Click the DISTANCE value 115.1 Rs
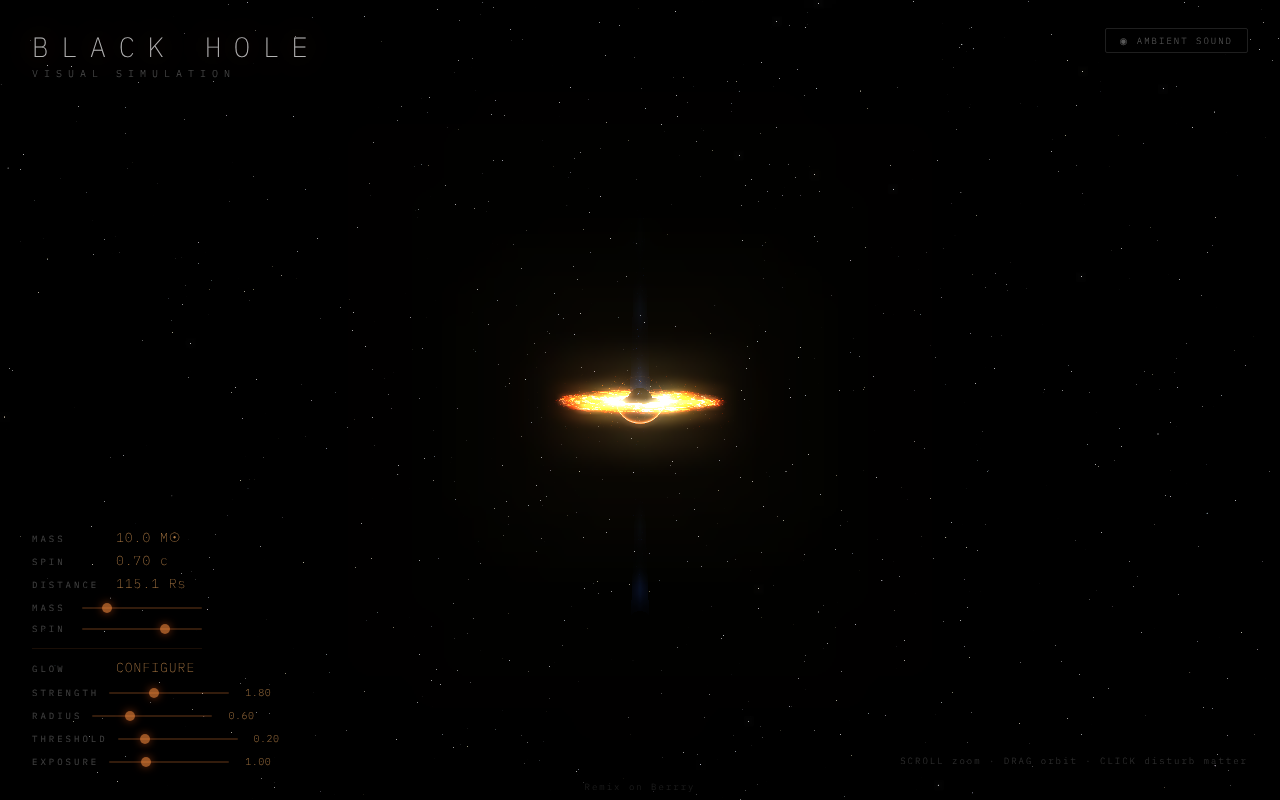Image resolution: width=1280 pixels, height=800 pixels. pyautogui.click(x=151, y=583)
